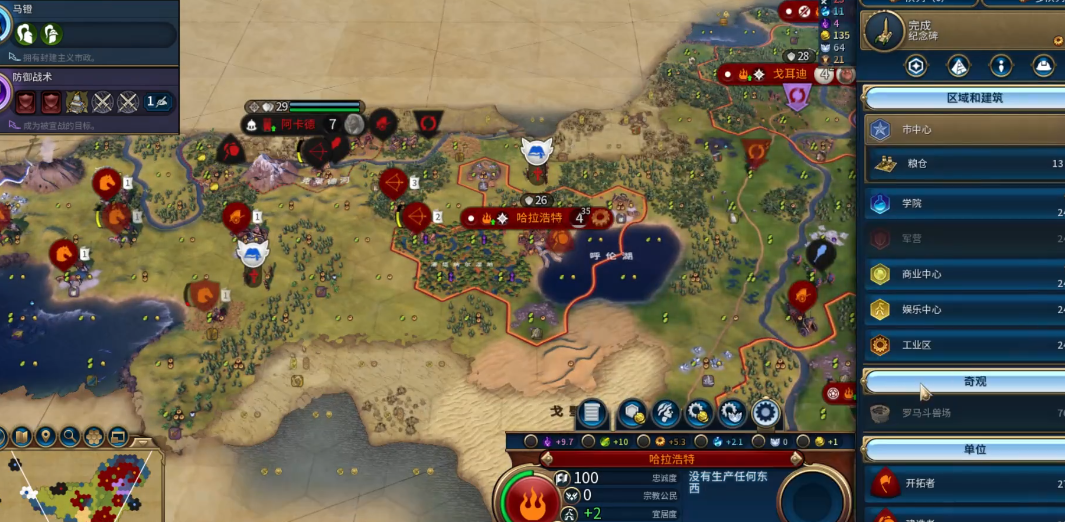Collapse the Wonders (奇观) section header

[962, 382]
